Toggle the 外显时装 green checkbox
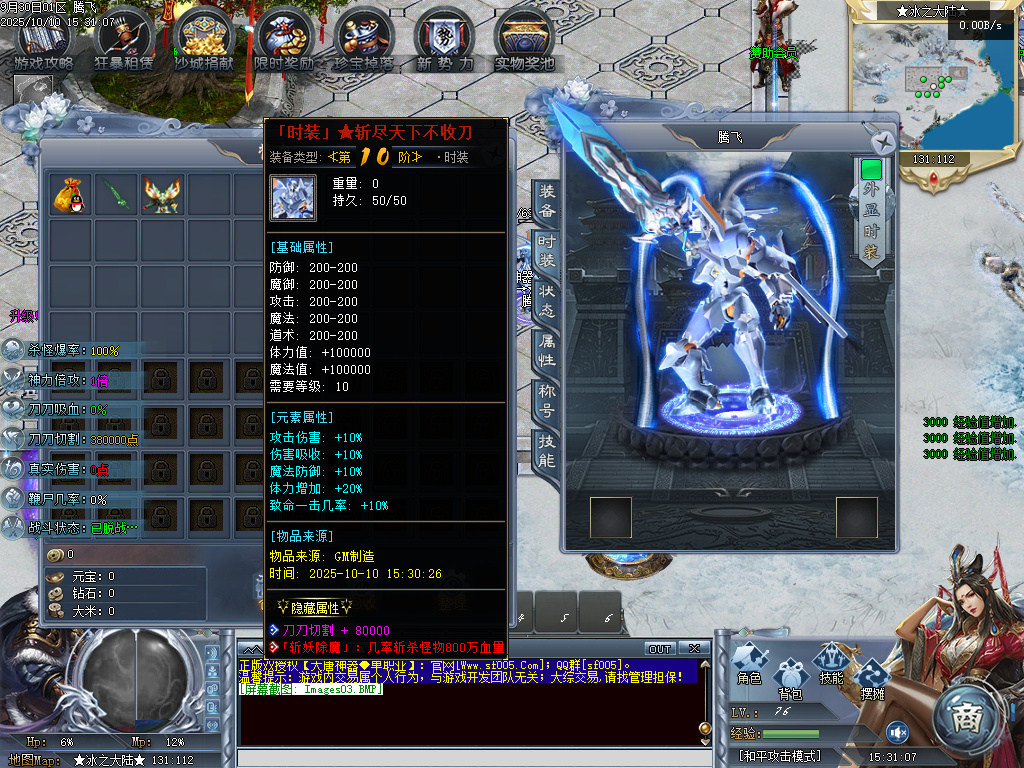Screen dimensions: 1024x768 [x=871, y=169]
